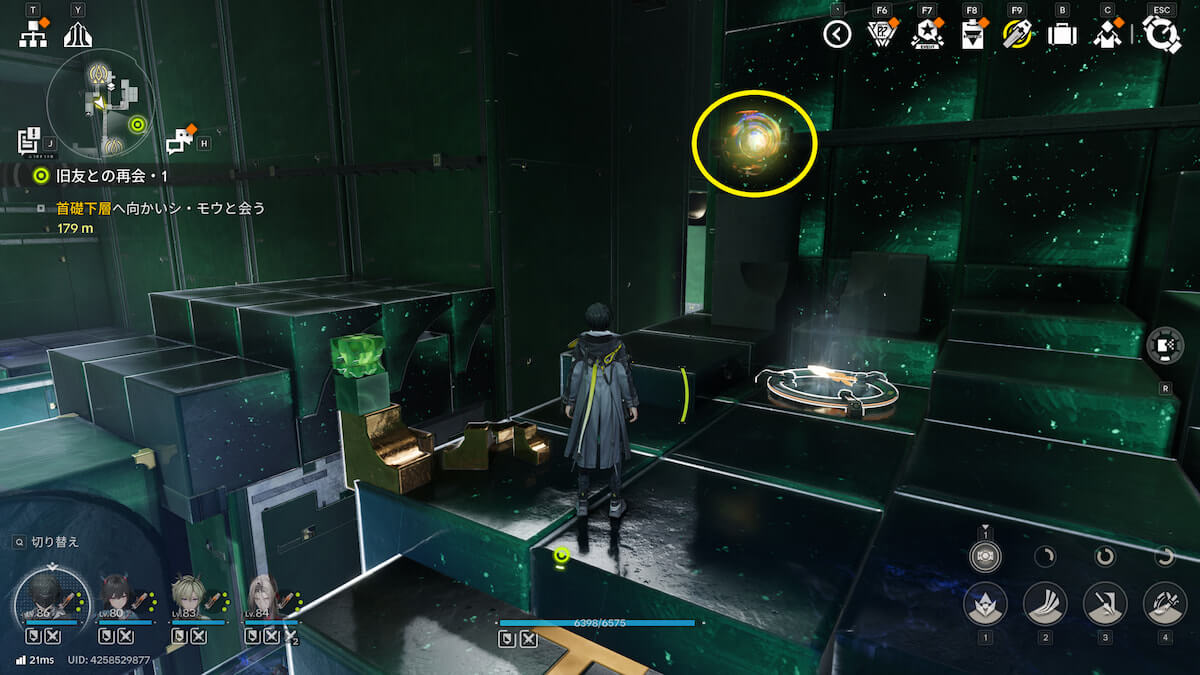The image size is (1200, 675).
Task: Open the yellow-ringed headhunting ticket icon
Action: click(1016, 35)
